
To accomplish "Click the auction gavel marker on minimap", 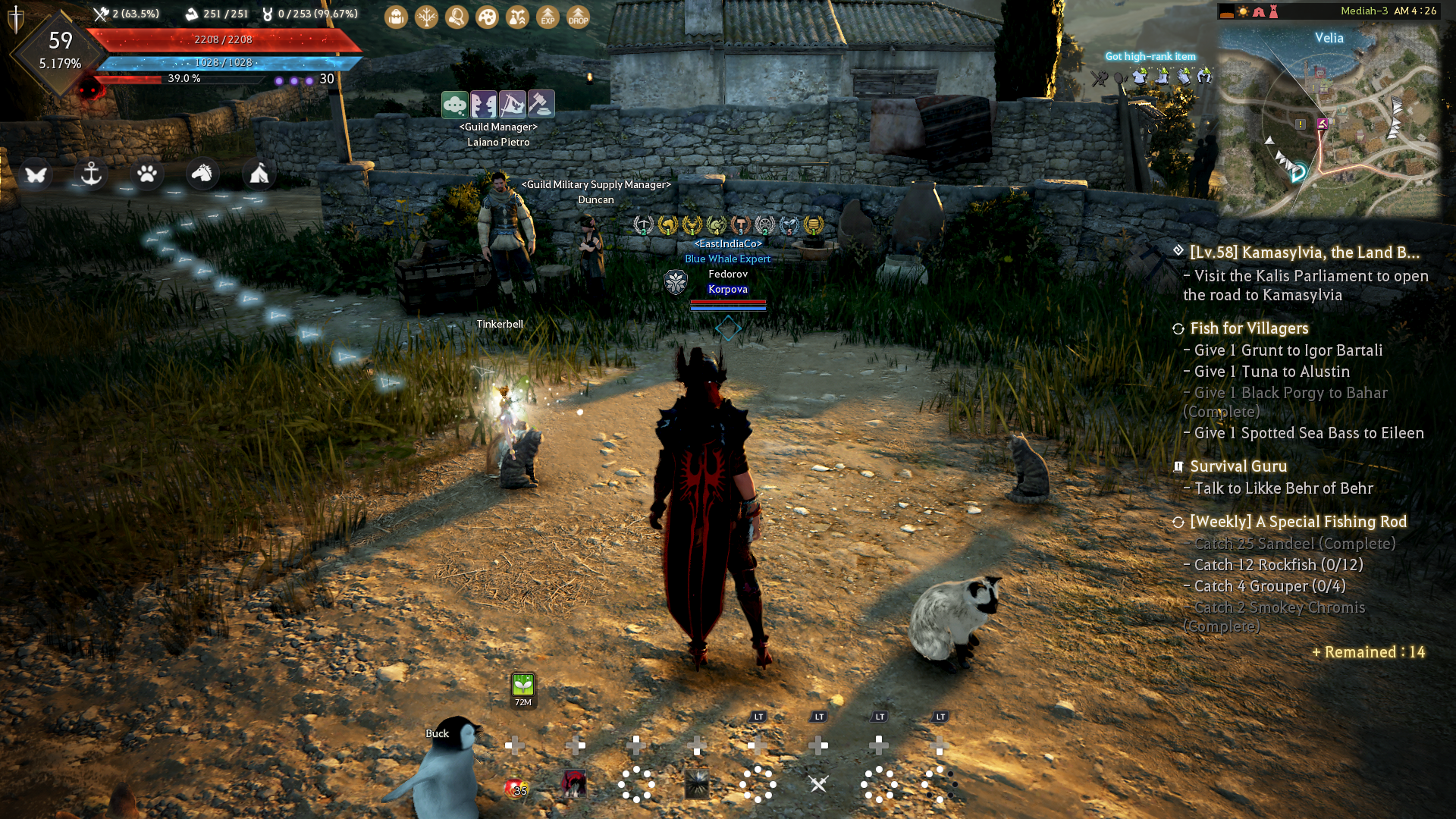I will tap(1323, 124).
